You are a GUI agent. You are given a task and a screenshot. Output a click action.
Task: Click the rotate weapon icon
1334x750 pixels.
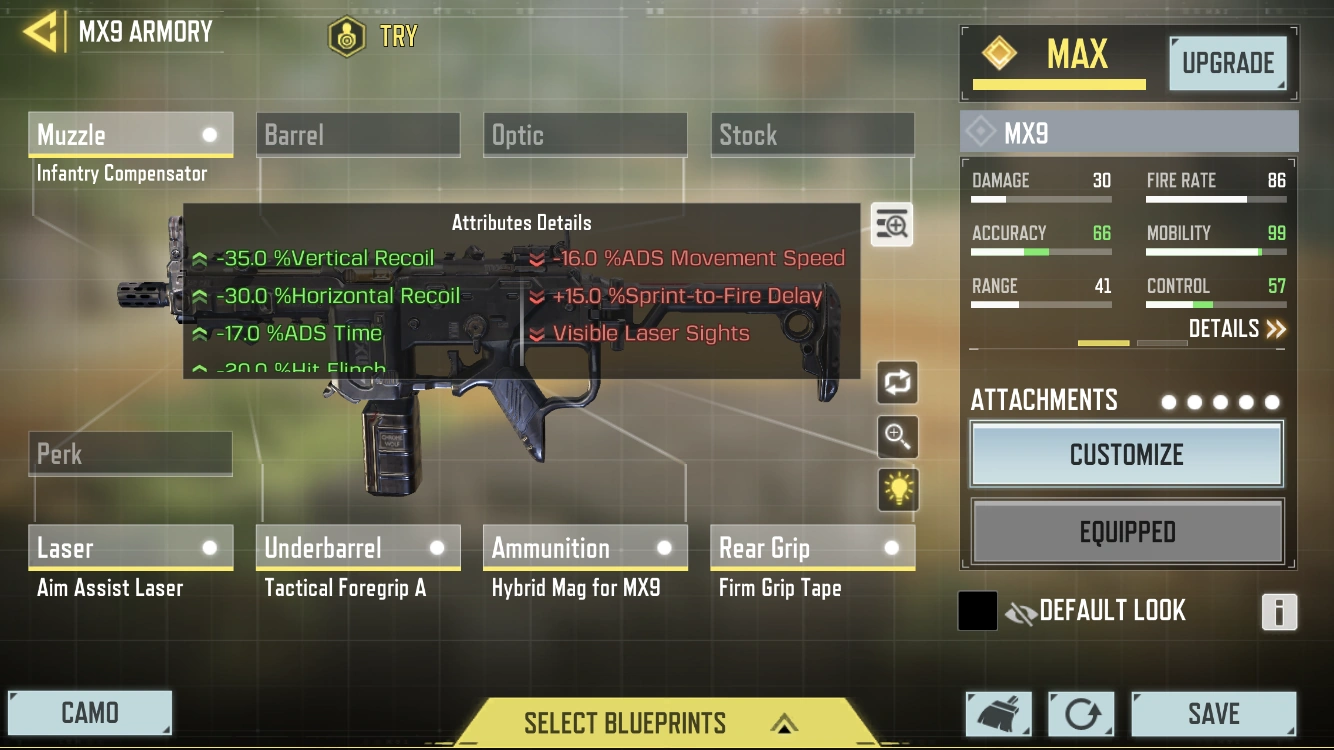[x=896, y=383]
